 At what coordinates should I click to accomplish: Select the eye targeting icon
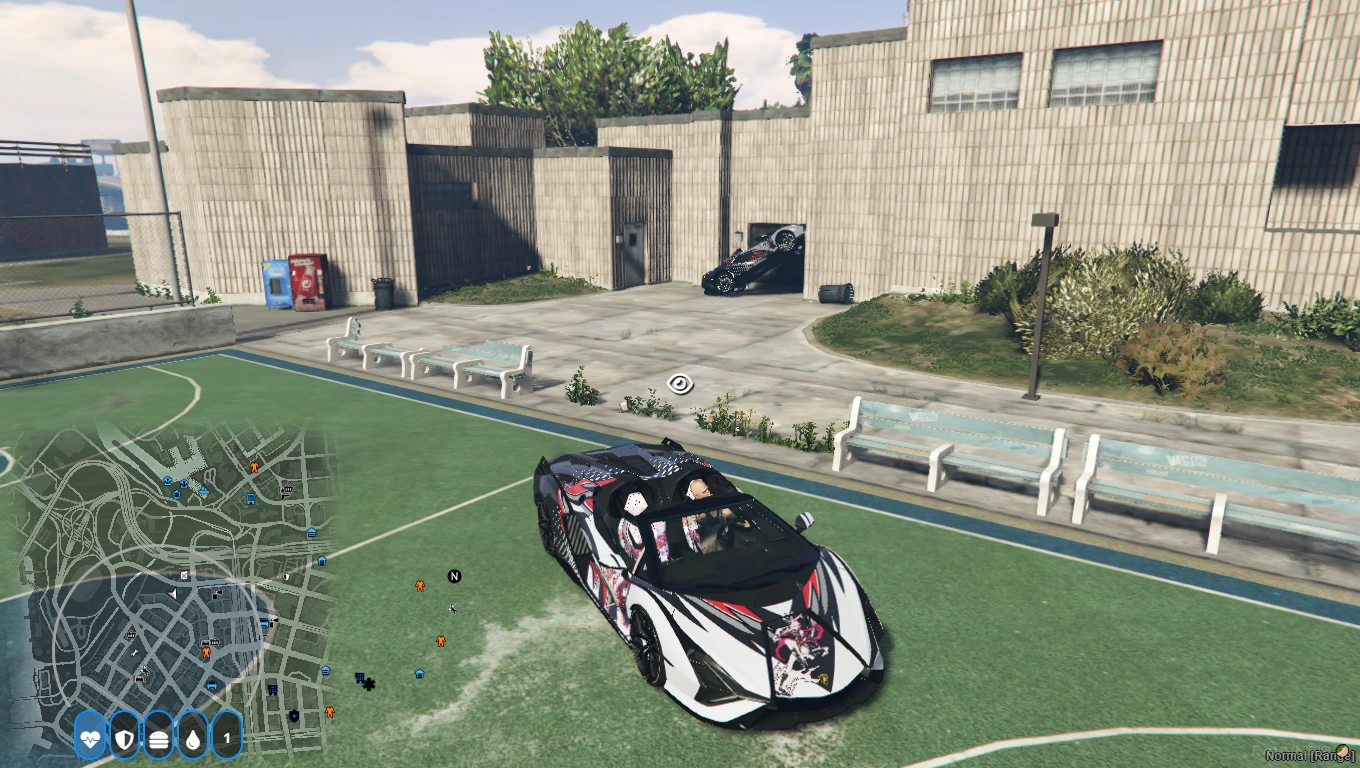pyautogui.click(x=680, y=383)
